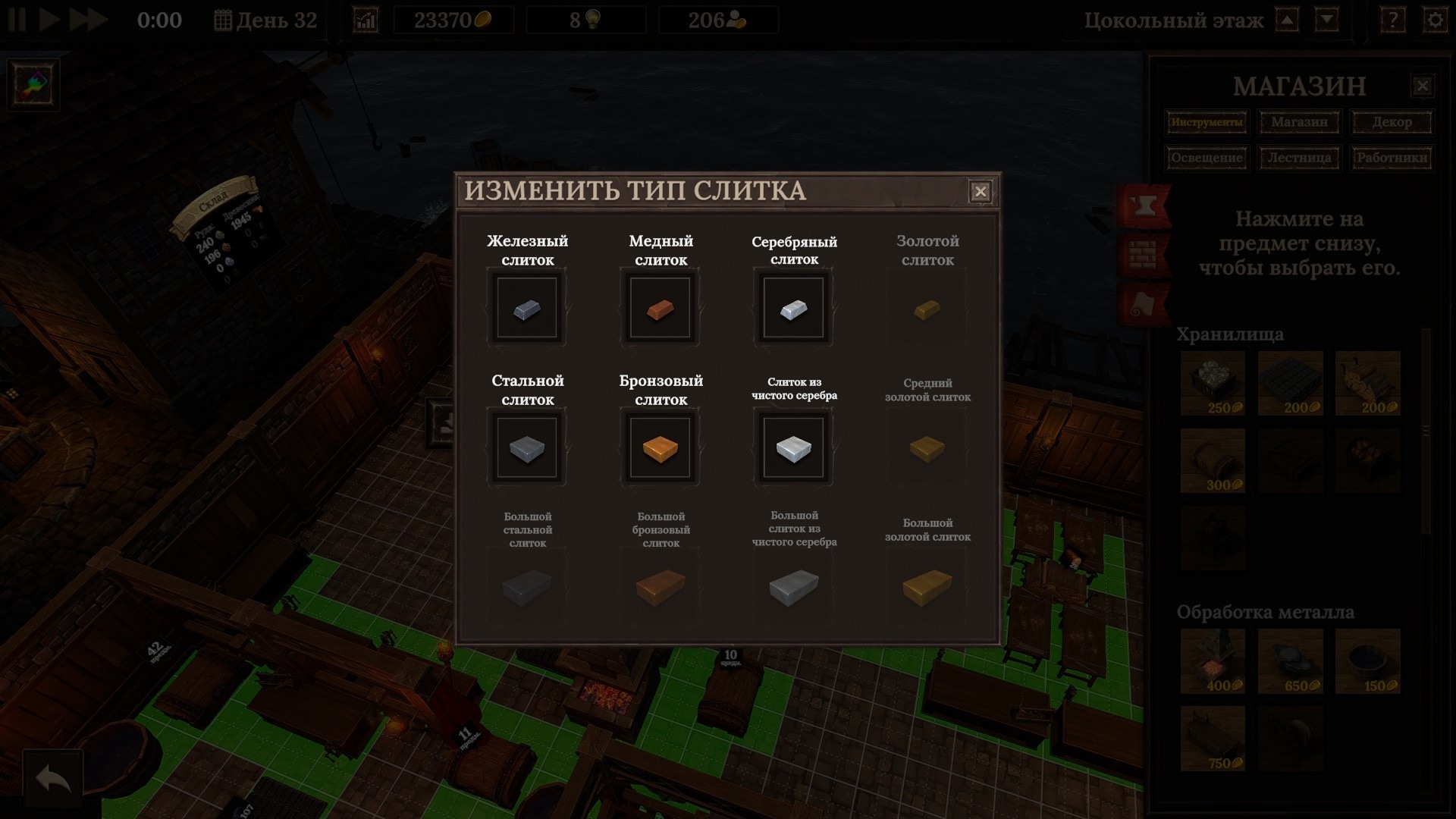The width and height of the screenshot is (1456, 819).
Task: Set game to fast-forward speed
Action: 88,20
